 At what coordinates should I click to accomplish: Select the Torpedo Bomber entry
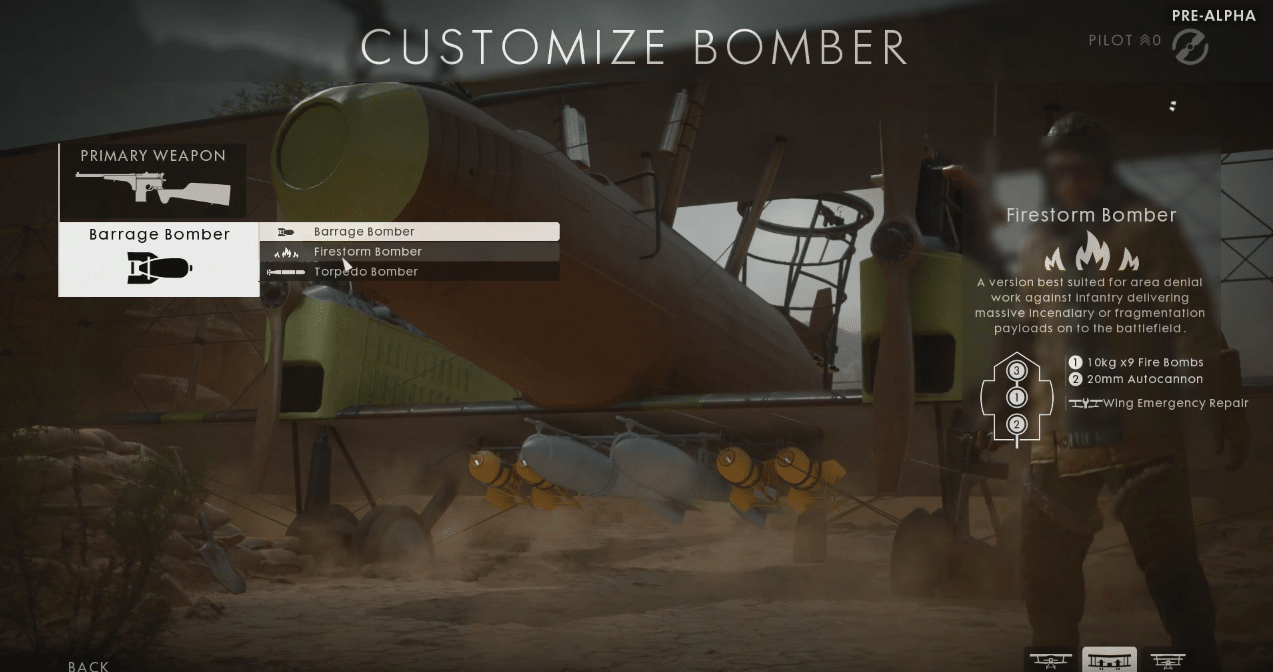(409, 272)
